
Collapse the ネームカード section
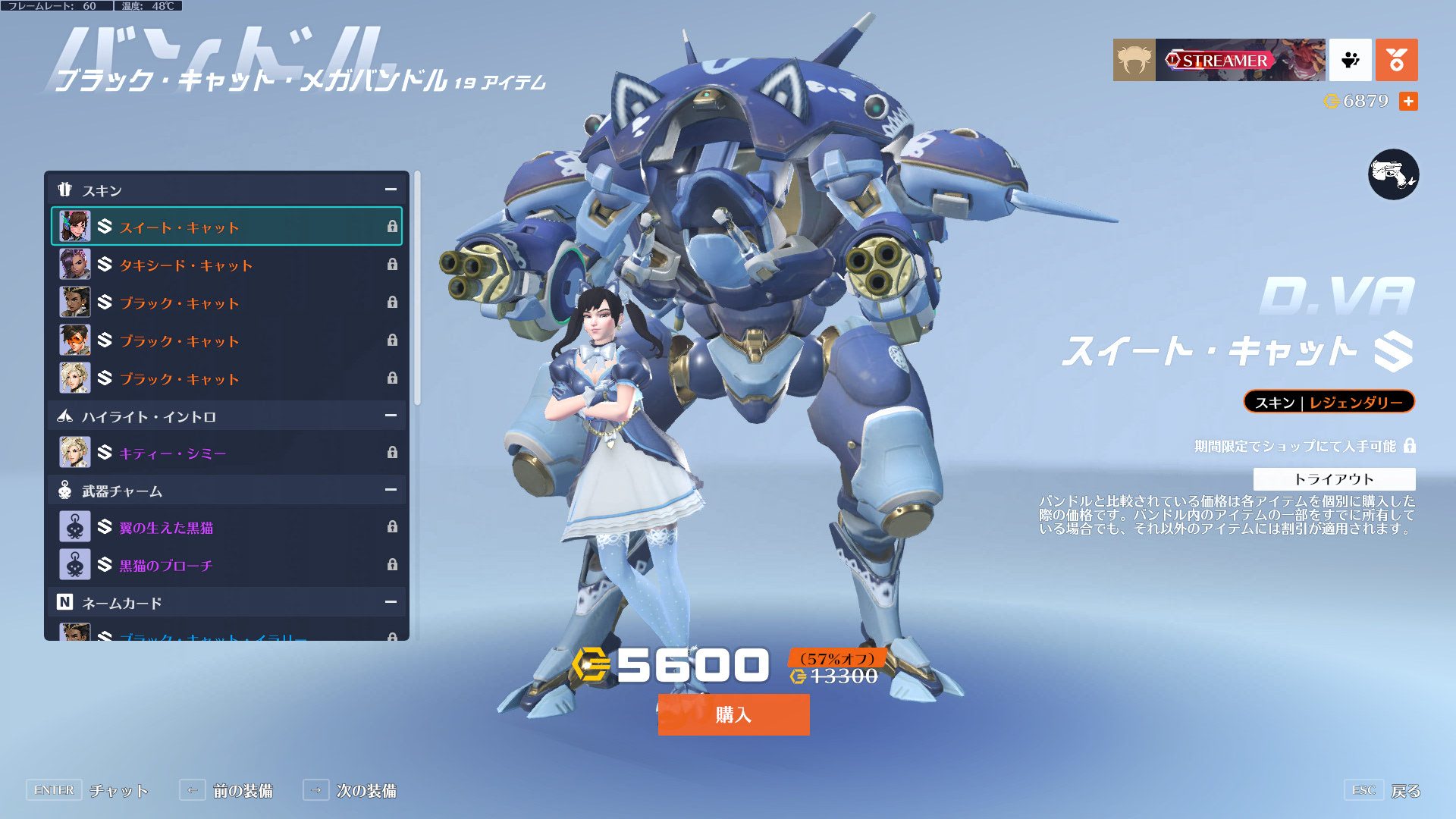point(391,602)
